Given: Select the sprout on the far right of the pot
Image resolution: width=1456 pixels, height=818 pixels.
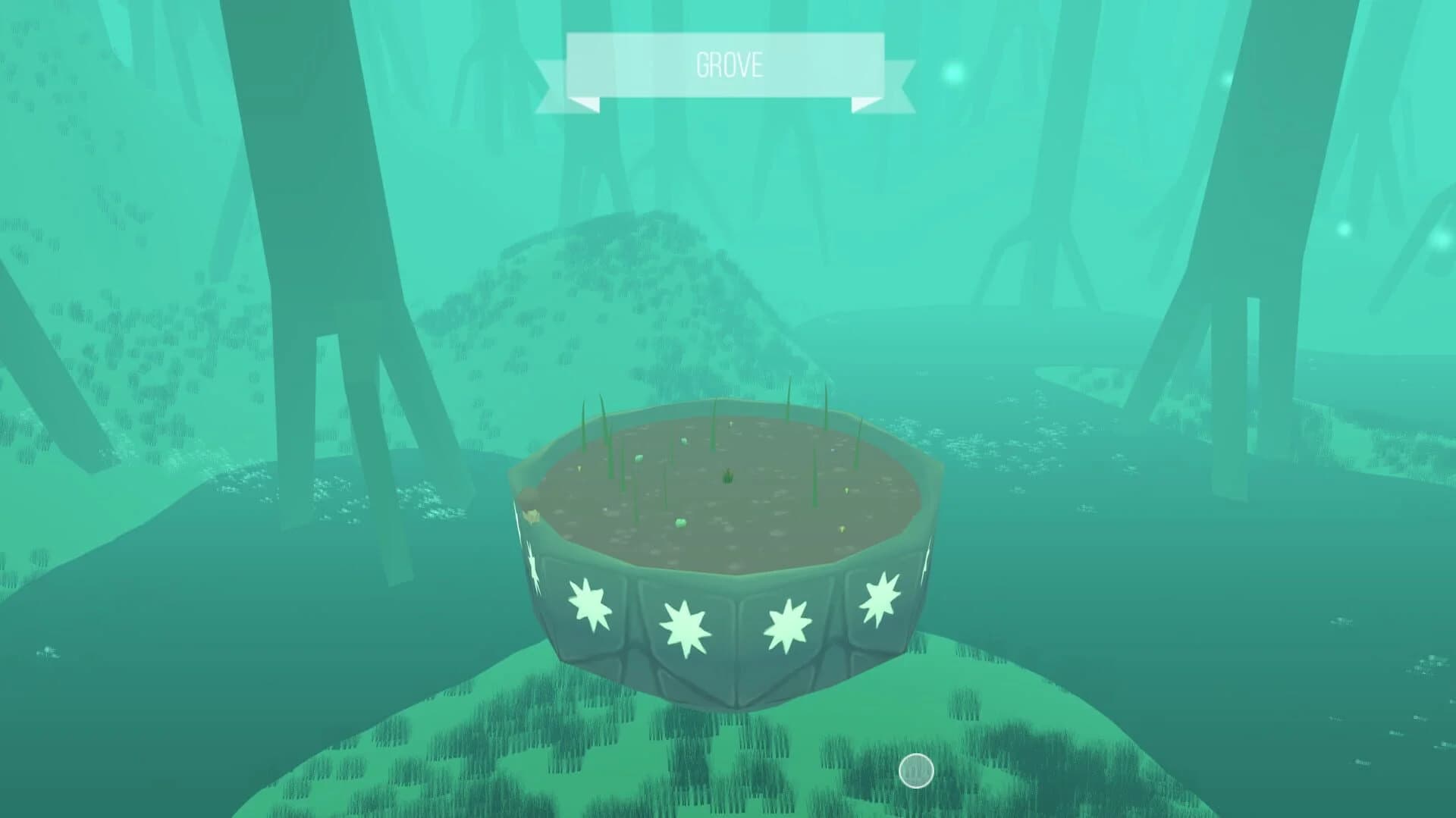Looking at the screenshot, I should pos(857,455).
